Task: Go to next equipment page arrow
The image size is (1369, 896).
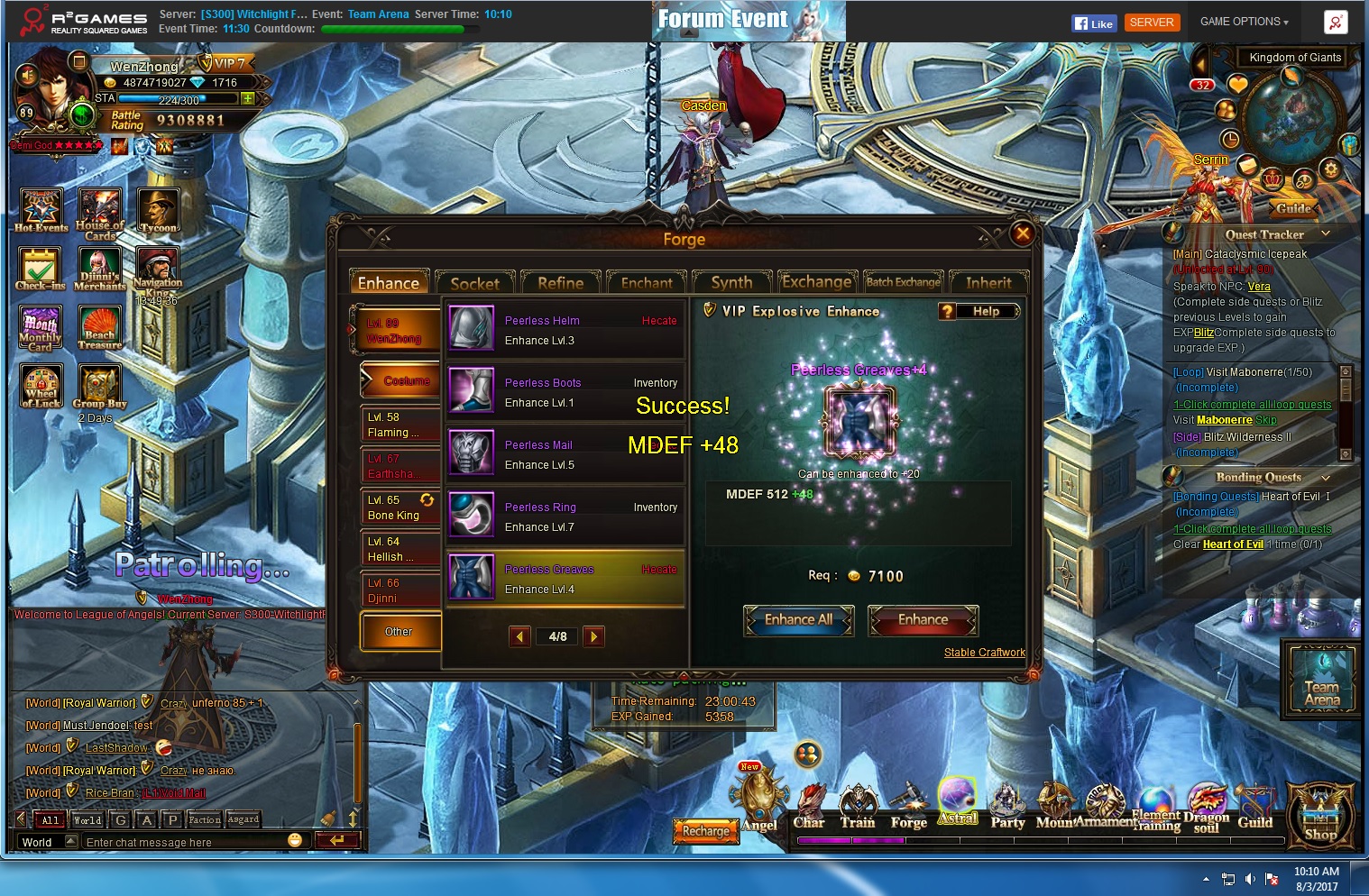Action: pyautogui.click(x=593, y=636)
